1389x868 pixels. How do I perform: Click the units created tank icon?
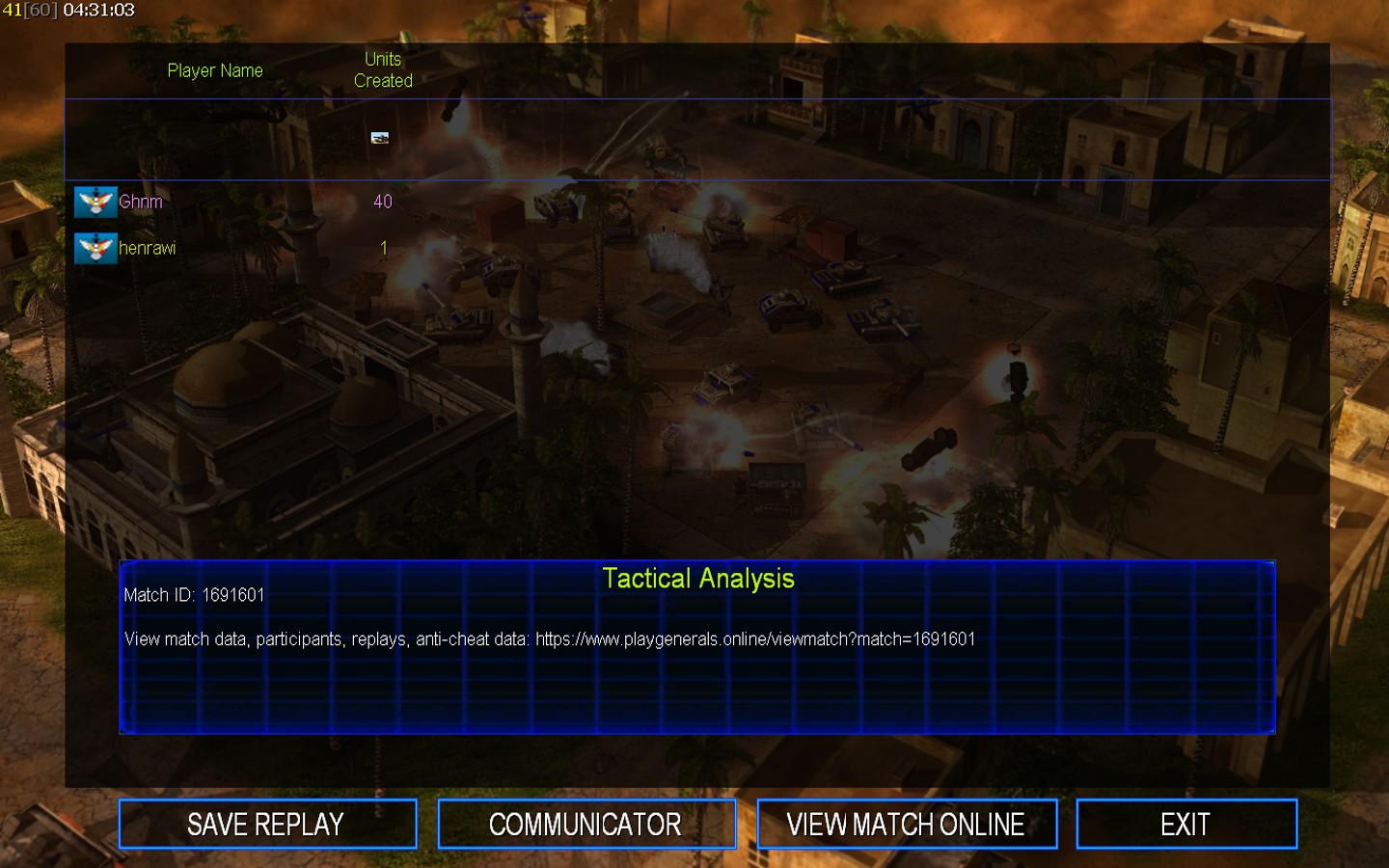coord(380,138)
